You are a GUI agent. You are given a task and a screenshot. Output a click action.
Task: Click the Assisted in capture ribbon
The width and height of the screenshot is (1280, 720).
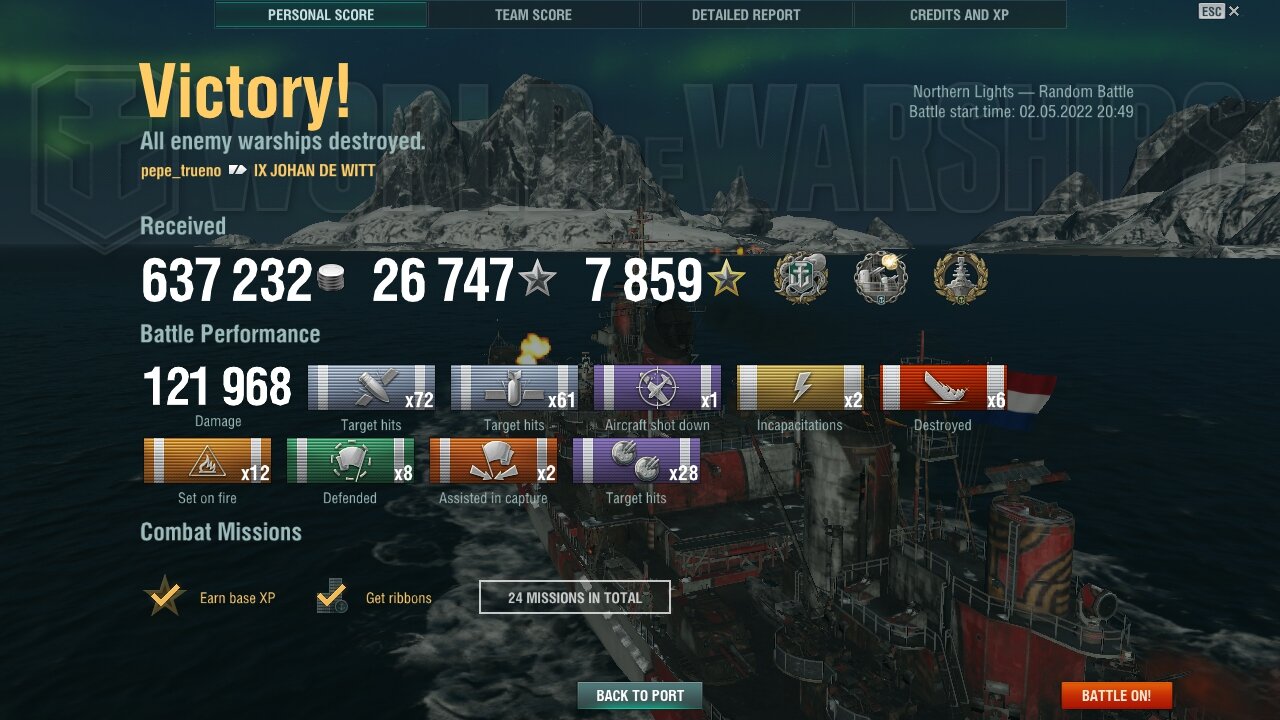click(493, 461)
